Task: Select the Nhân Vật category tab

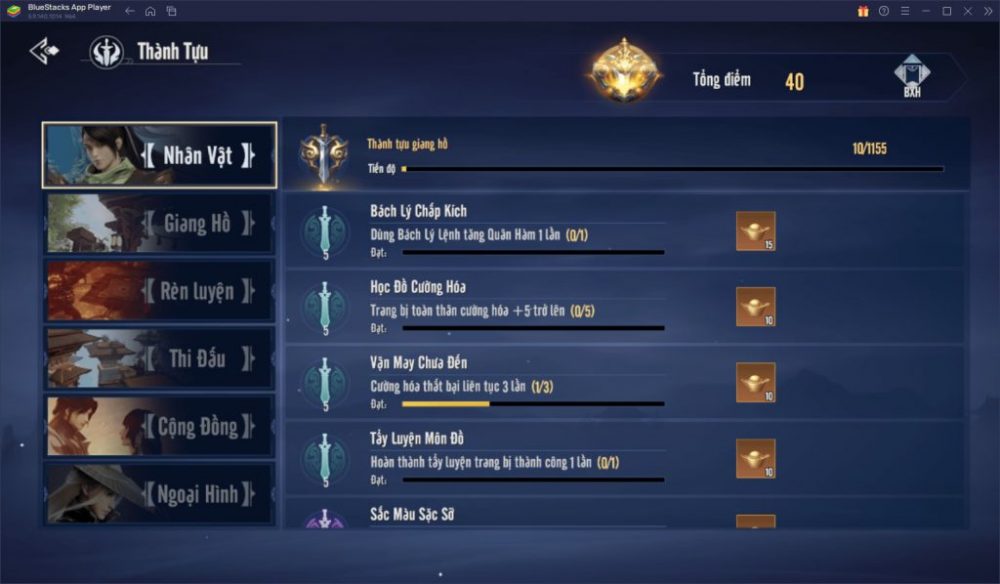Action: [x=160, y=155]
